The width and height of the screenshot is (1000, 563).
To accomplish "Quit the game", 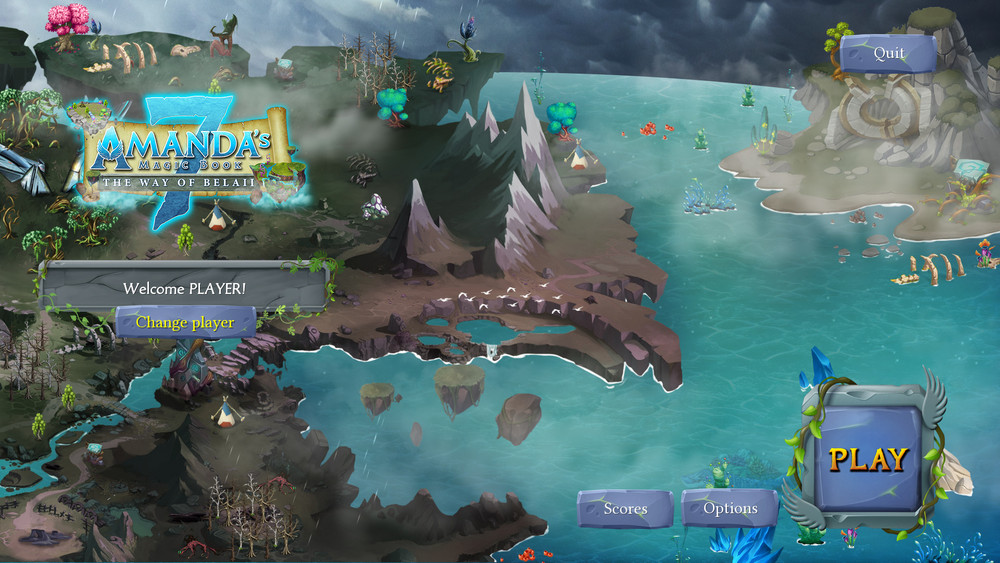I will click(888, 54).
